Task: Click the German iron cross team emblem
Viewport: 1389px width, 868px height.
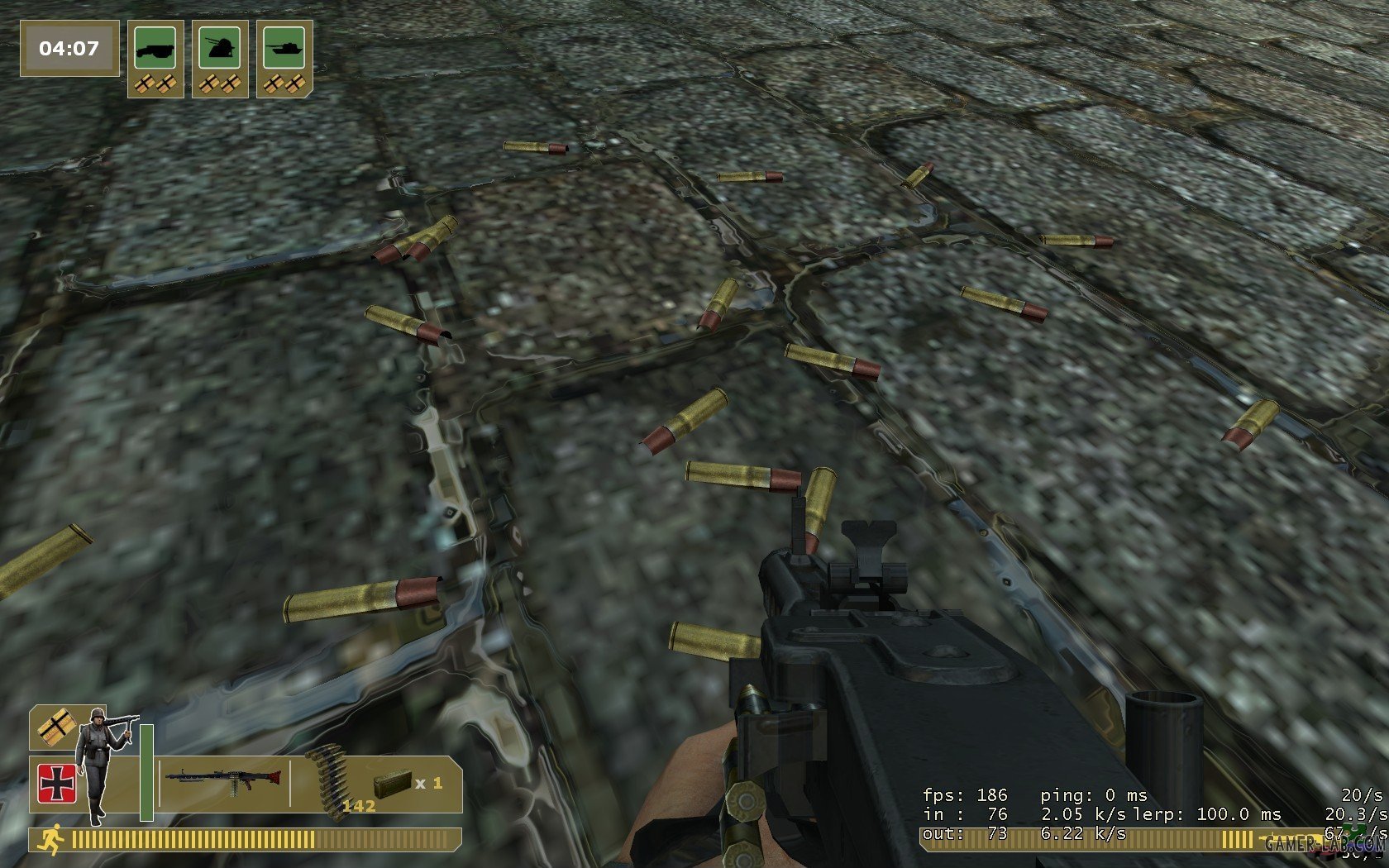Action: [57, 783]
